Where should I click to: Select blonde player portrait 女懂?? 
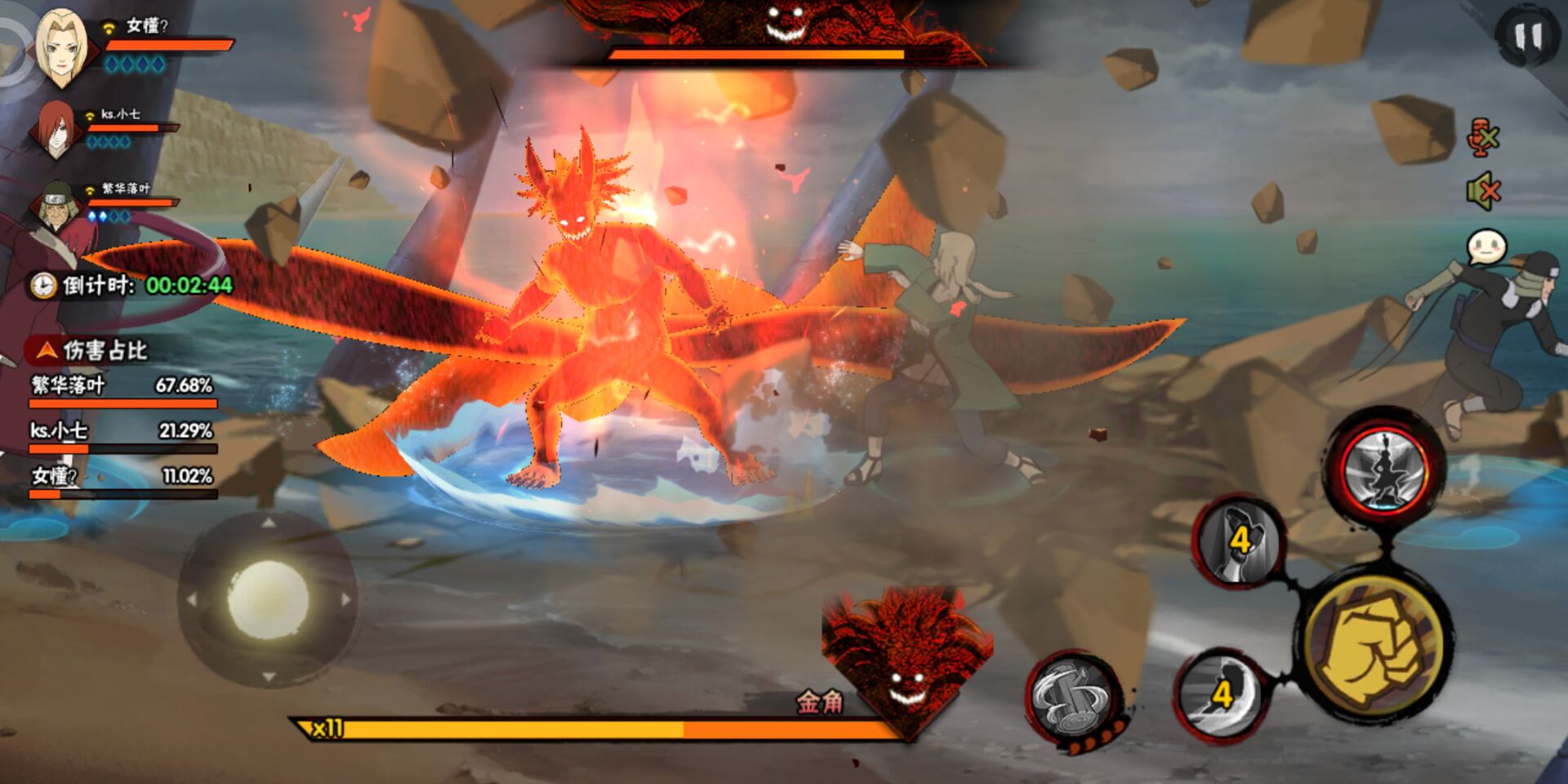point(61,47)
